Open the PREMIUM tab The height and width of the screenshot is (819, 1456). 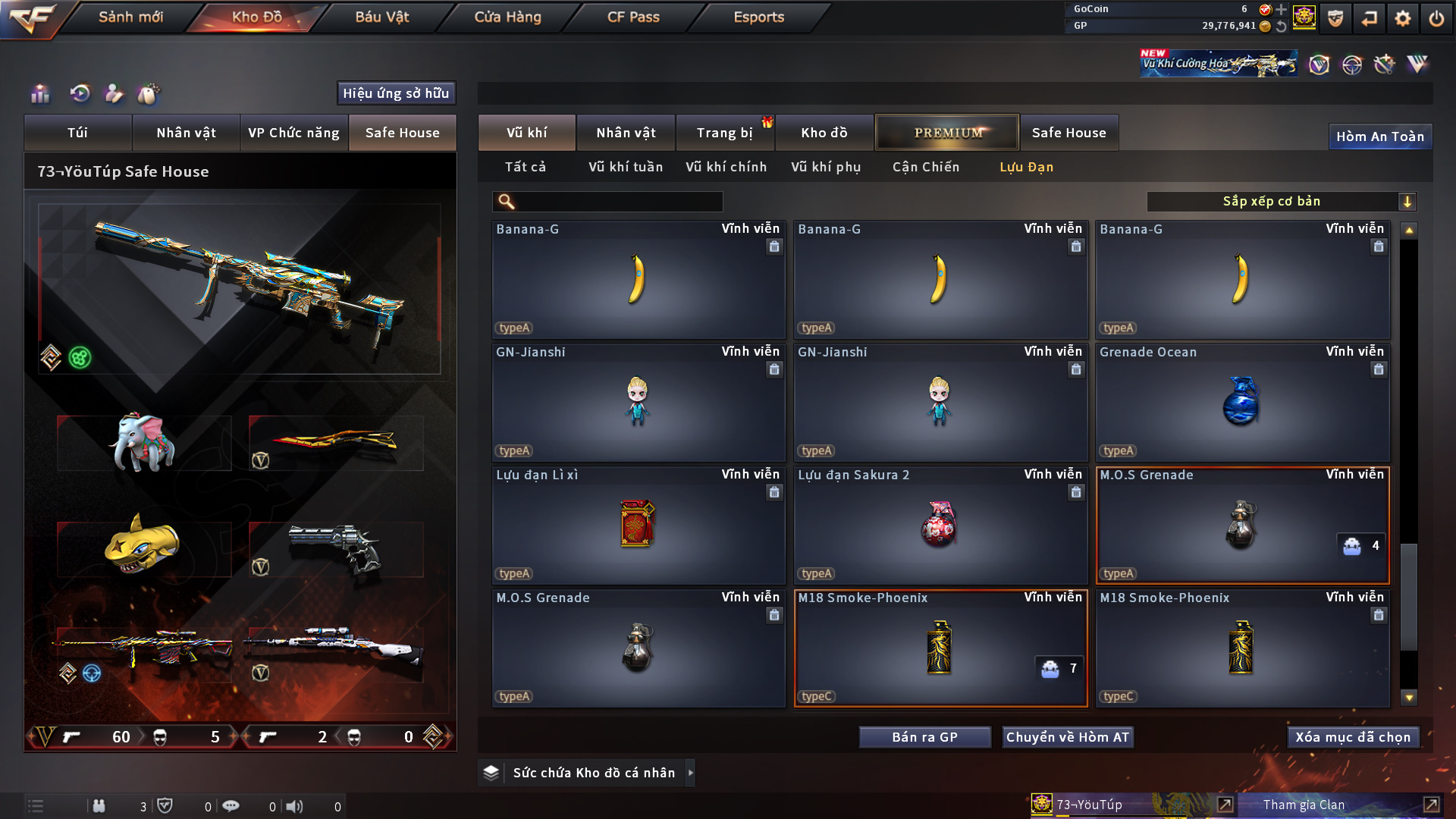pos(947,133)
